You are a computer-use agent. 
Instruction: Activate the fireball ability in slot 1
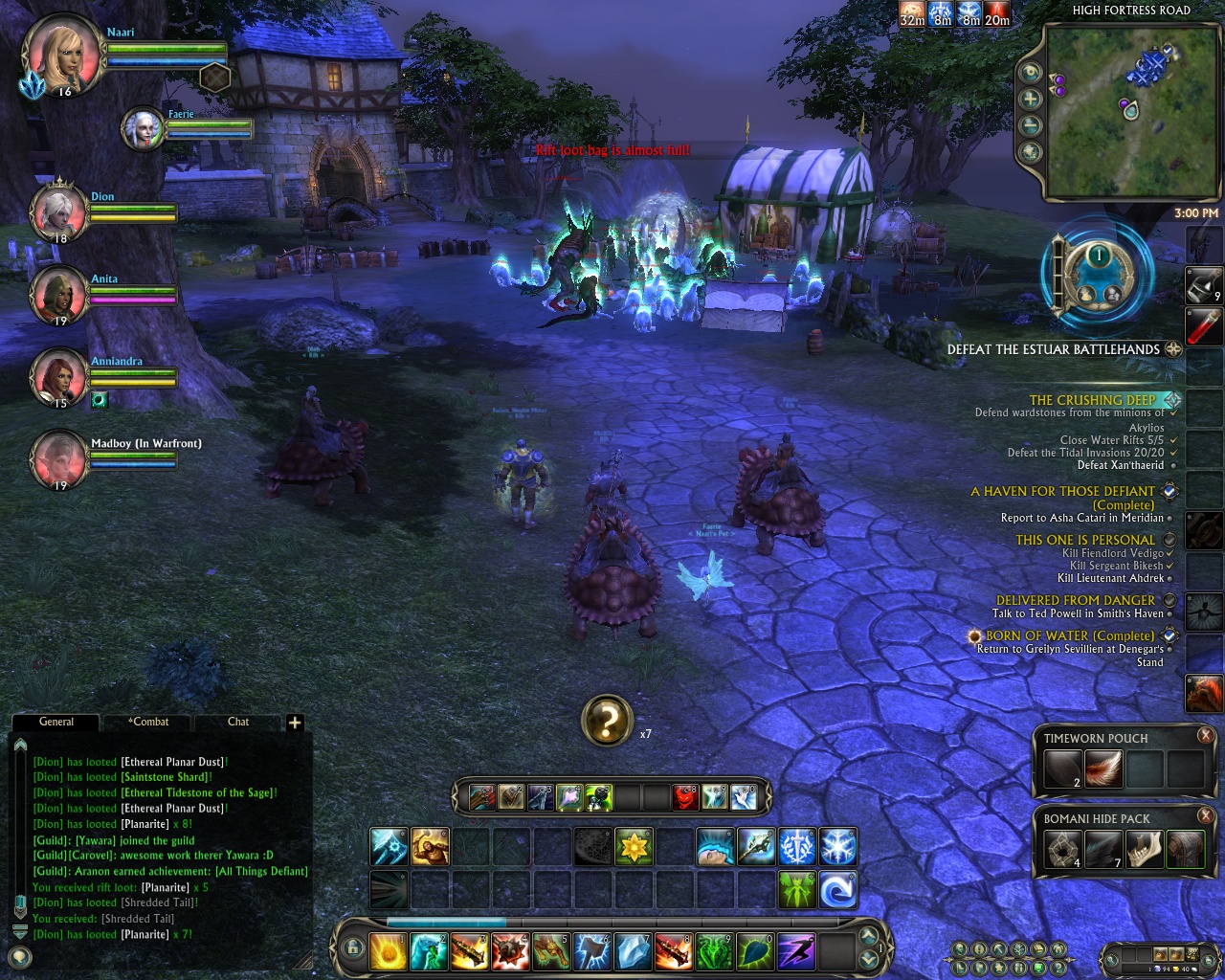point(390,951)
